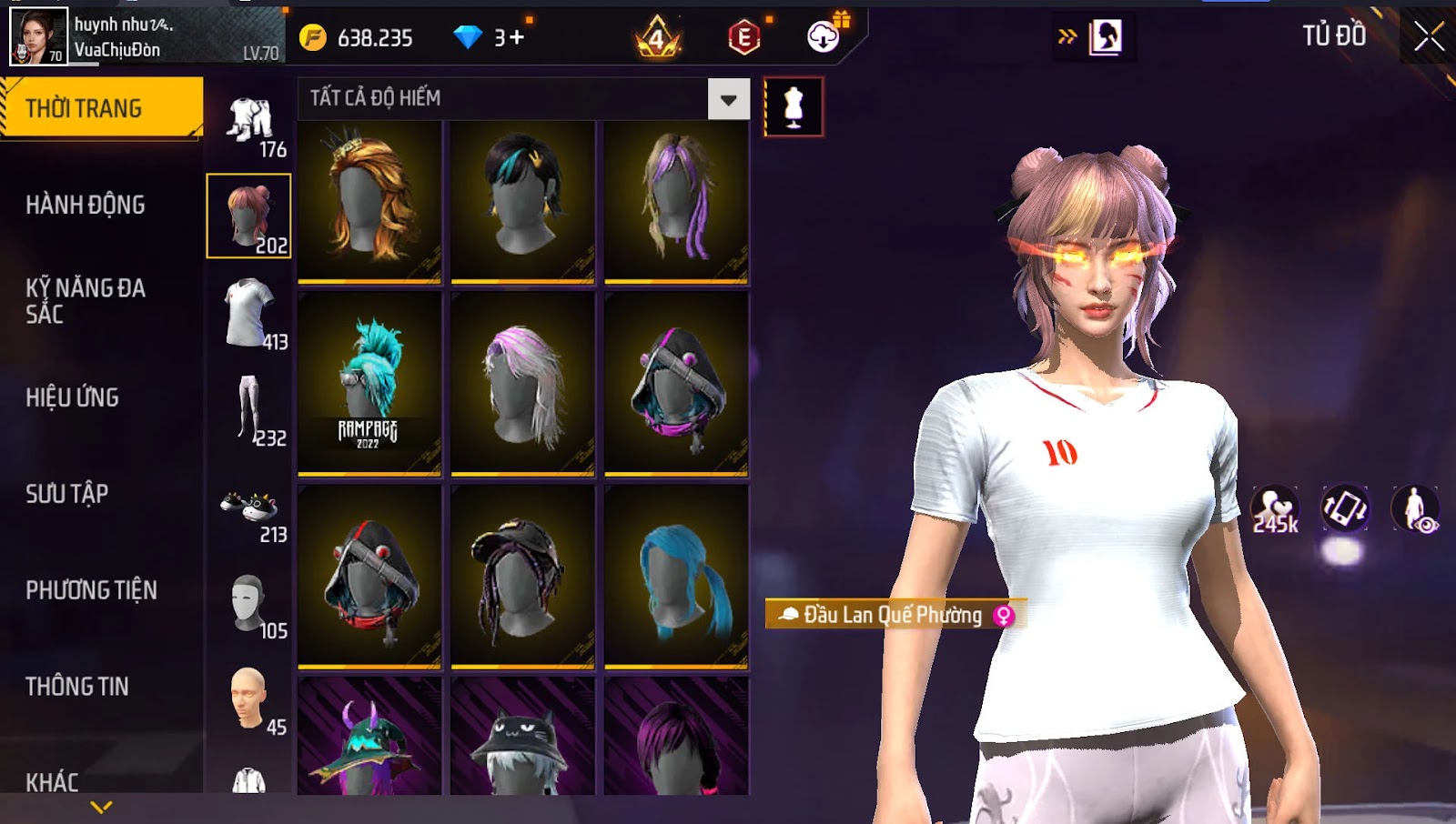The width and height of the screenshot is (1456, 824).
Task: Open the rarity filter dropdown
Action: pos(728,99)
